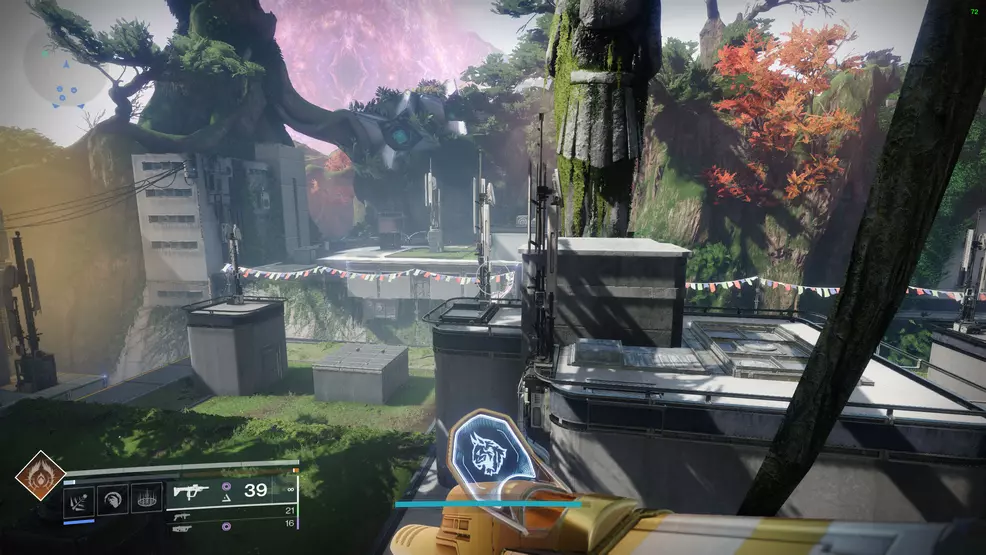
Task: Activate the class ability rift icon
Action: (147, 499)
